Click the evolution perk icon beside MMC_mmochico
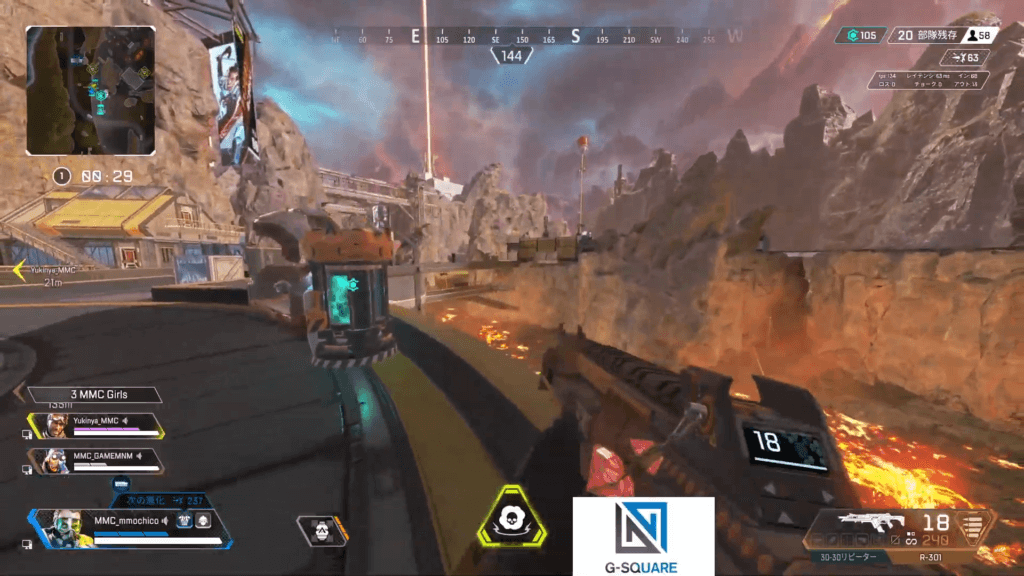This screenshot has width=1024, height=576. [184, 520]
